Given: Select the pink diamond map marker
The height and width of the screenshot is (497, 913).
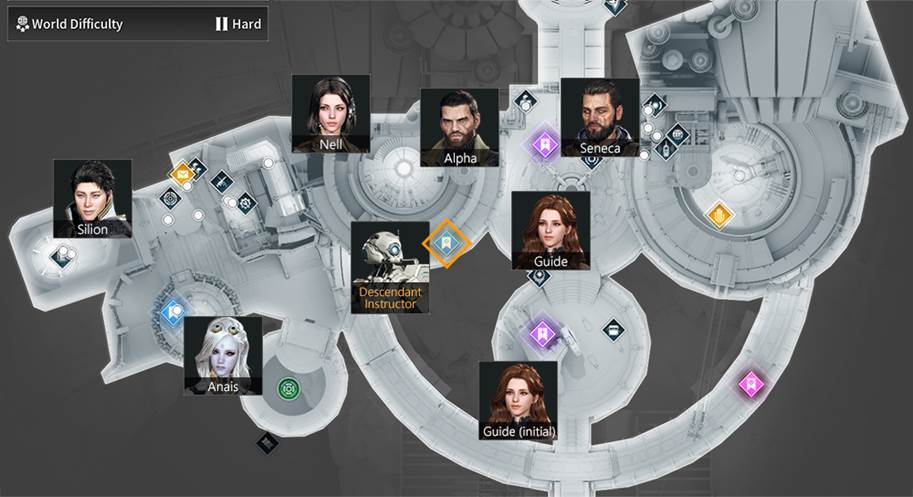Looking at the screenshot, I should (750, 383).
